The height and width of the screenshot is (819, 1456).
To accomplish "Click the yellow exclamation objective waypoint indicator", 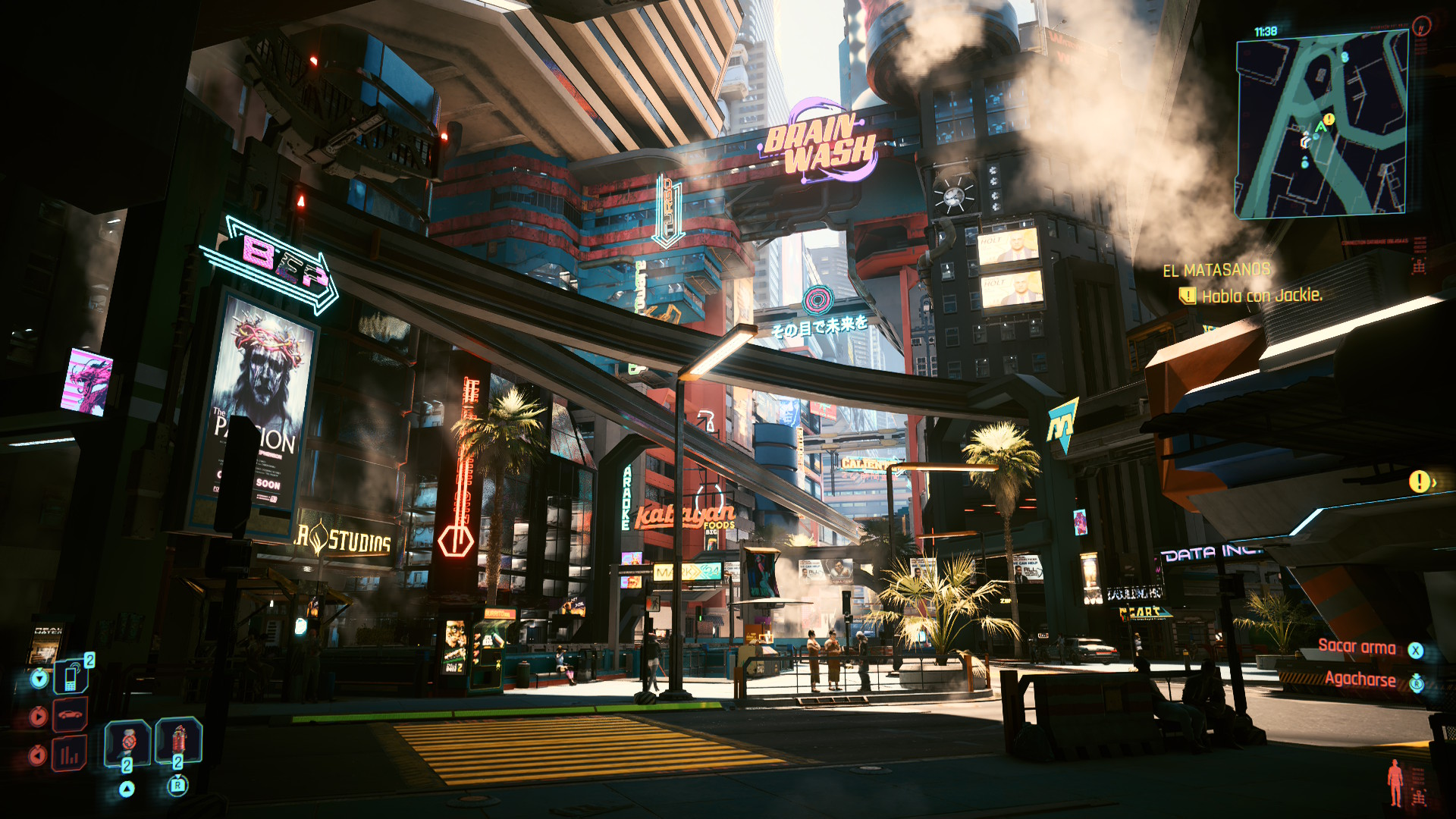I will click(1419, 481).
